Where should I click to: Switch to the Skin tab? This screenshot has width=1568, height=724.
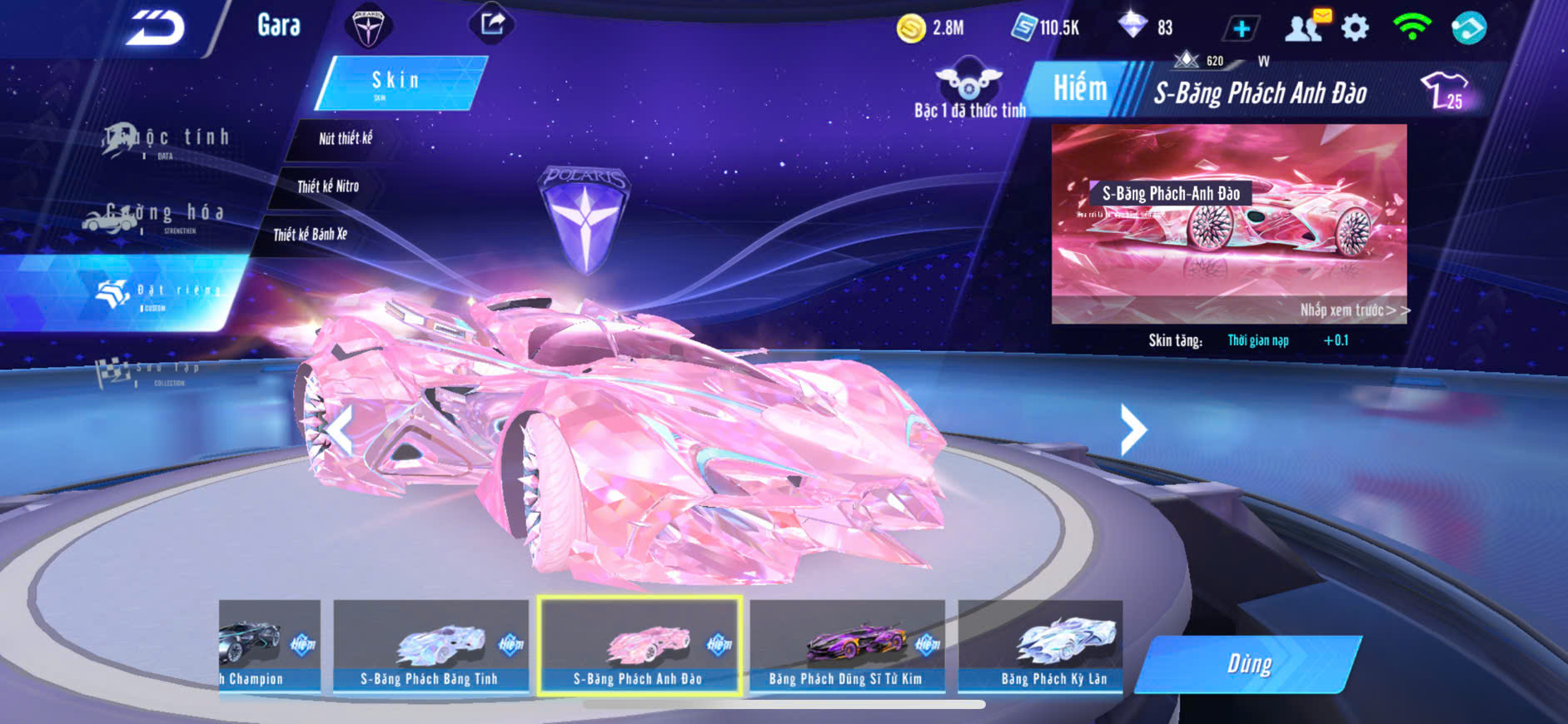pyautogui.click(x=399, y=82)
